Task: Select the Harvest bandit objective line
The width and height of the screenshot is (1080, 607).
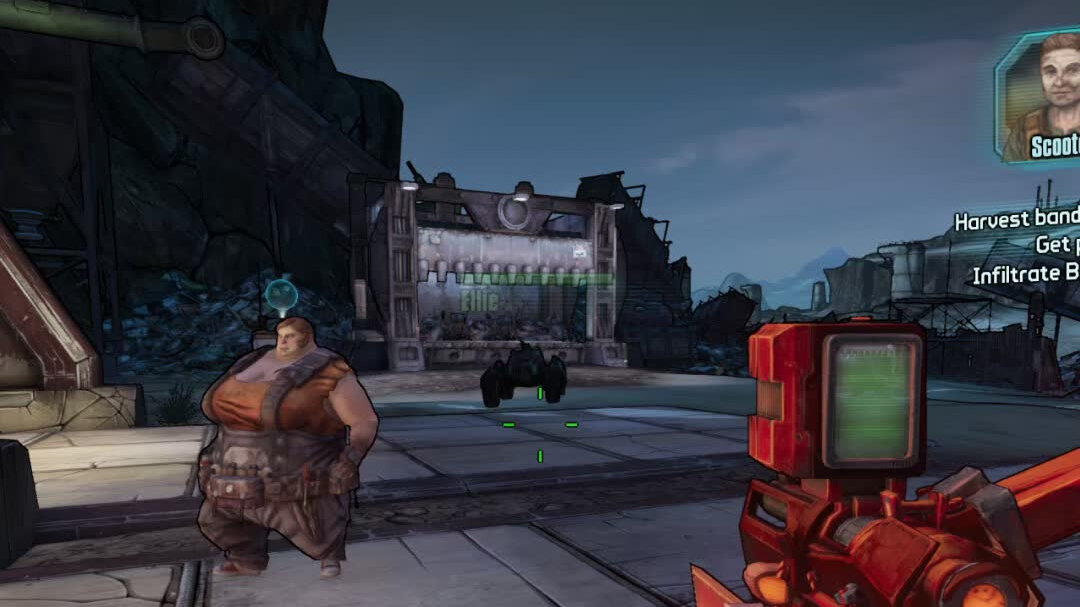Action: [x=1016, y=220]
